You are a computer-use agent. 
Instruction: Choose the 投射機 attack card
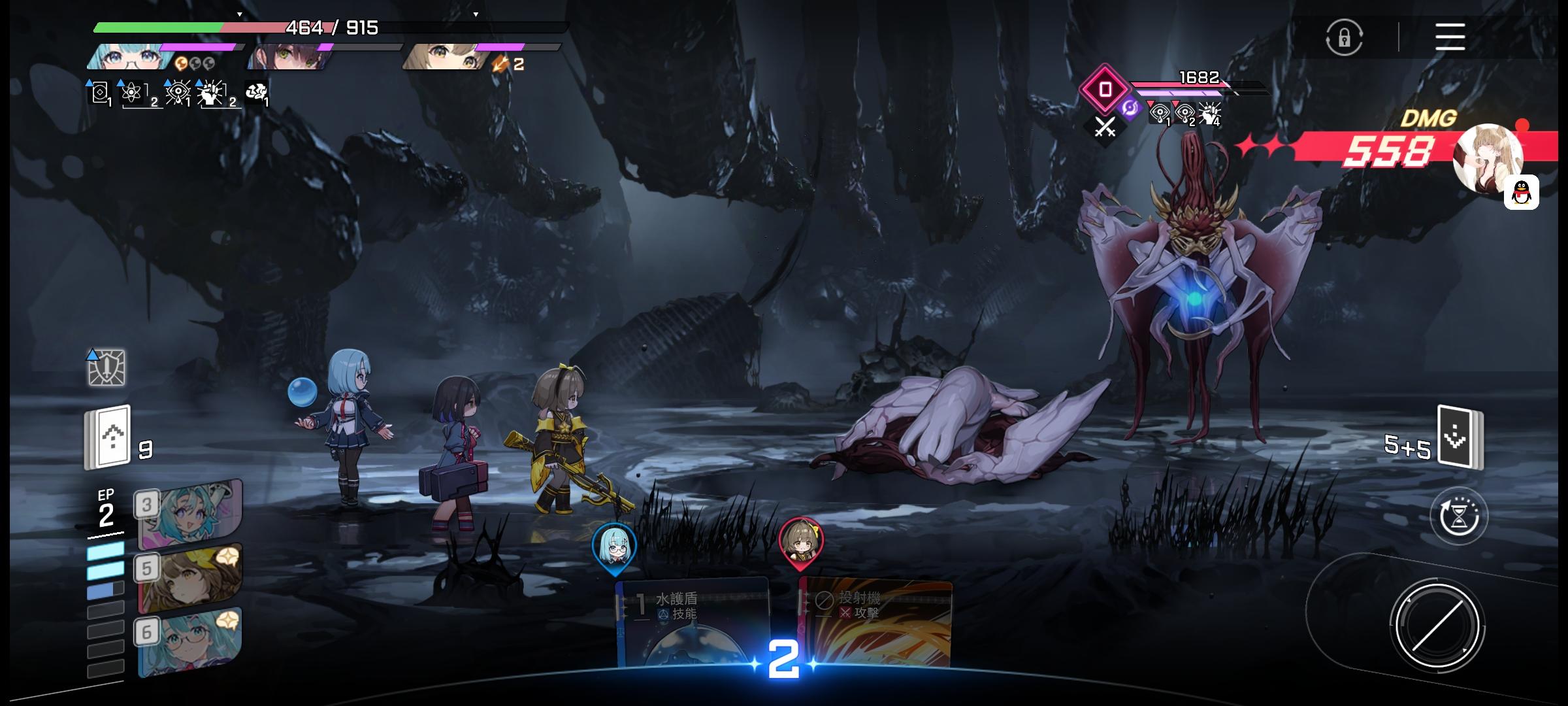click(875, 621)
